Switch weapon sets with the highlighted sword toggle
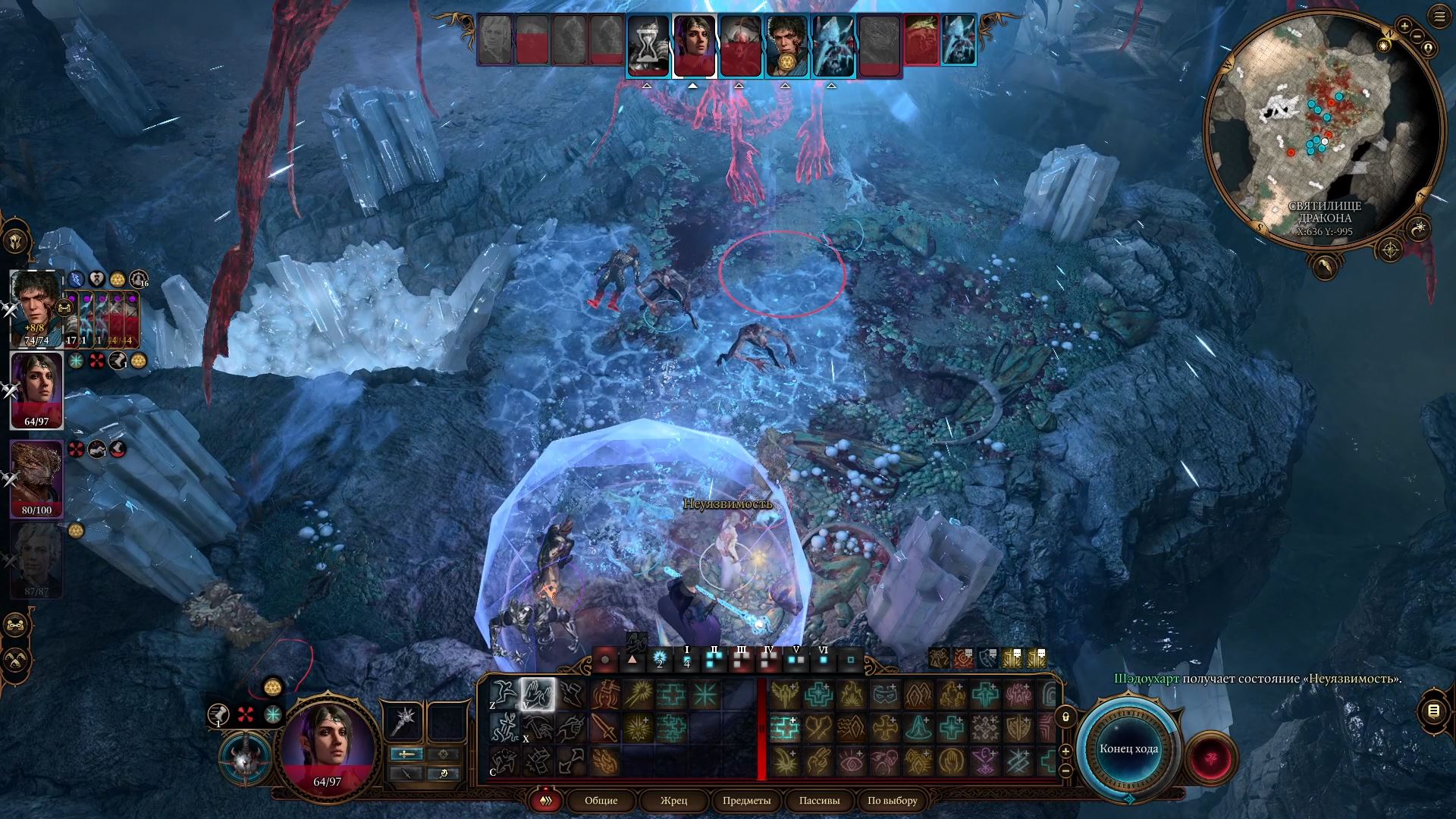 (406, 755)
